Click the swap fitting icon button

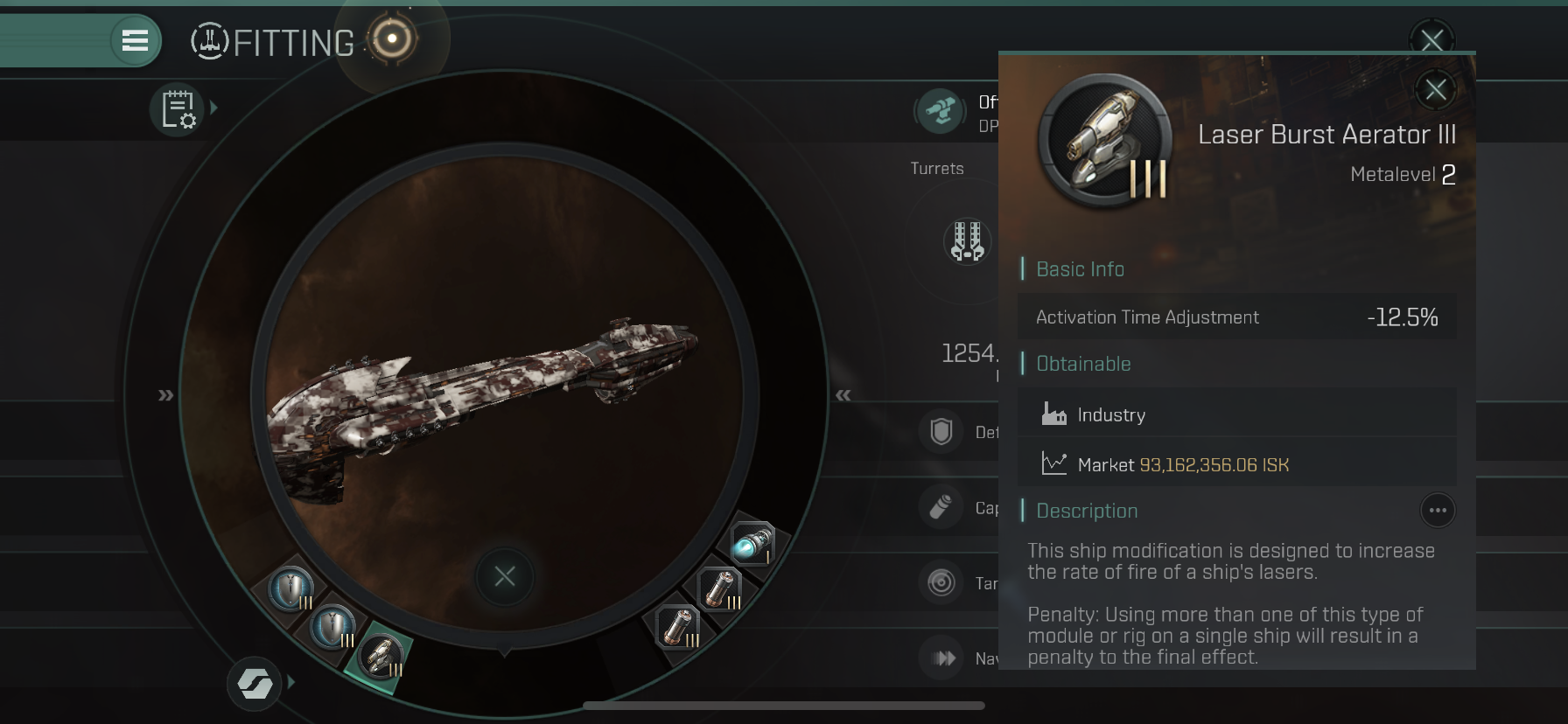pyautogui.click(x=255, y=684)
